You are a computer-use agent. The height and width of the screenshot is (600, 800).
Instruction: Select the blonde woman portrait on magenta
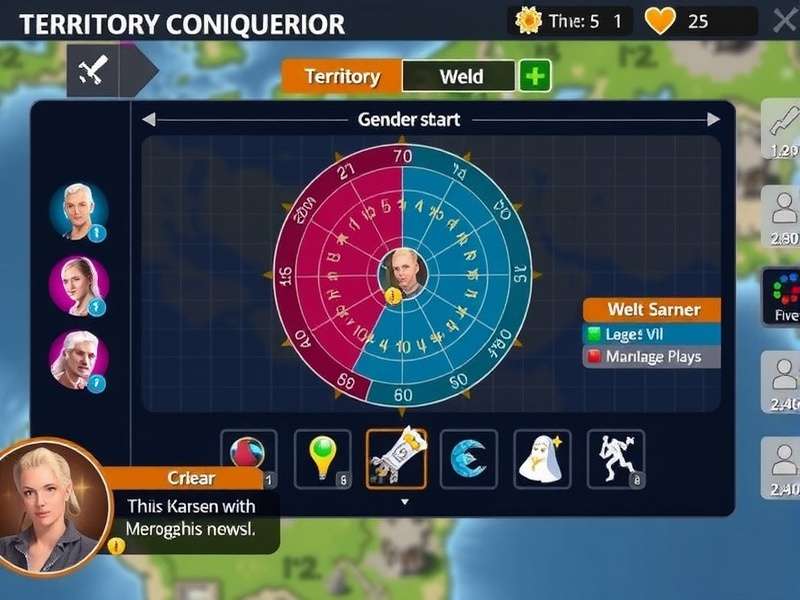78,285
